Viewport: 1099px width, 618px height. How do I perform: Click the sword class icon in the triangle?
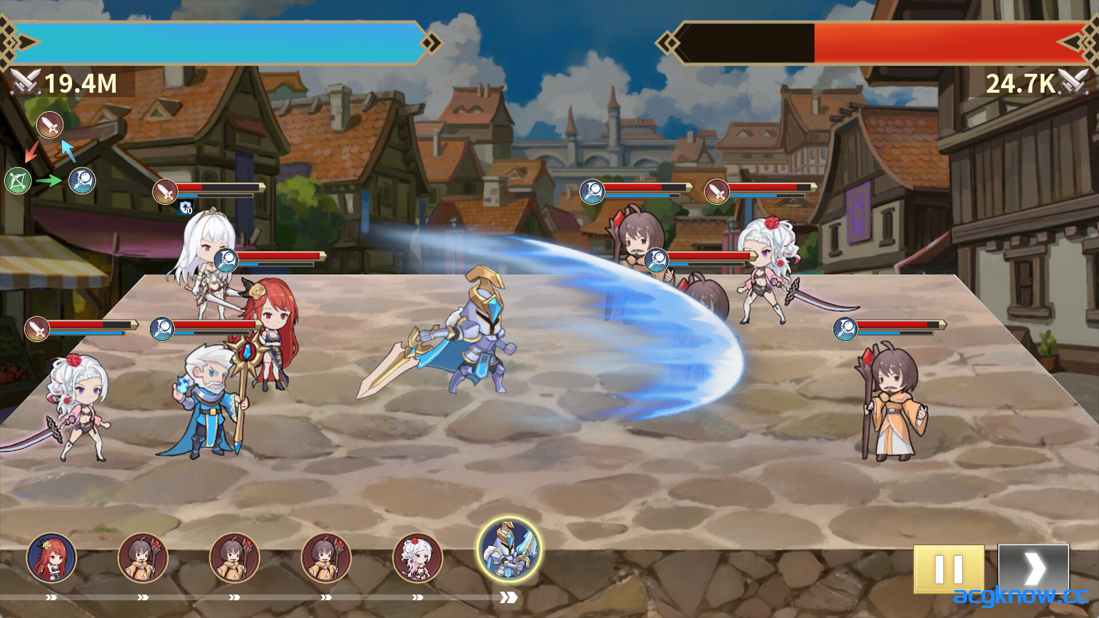click(x=50, y=125)
